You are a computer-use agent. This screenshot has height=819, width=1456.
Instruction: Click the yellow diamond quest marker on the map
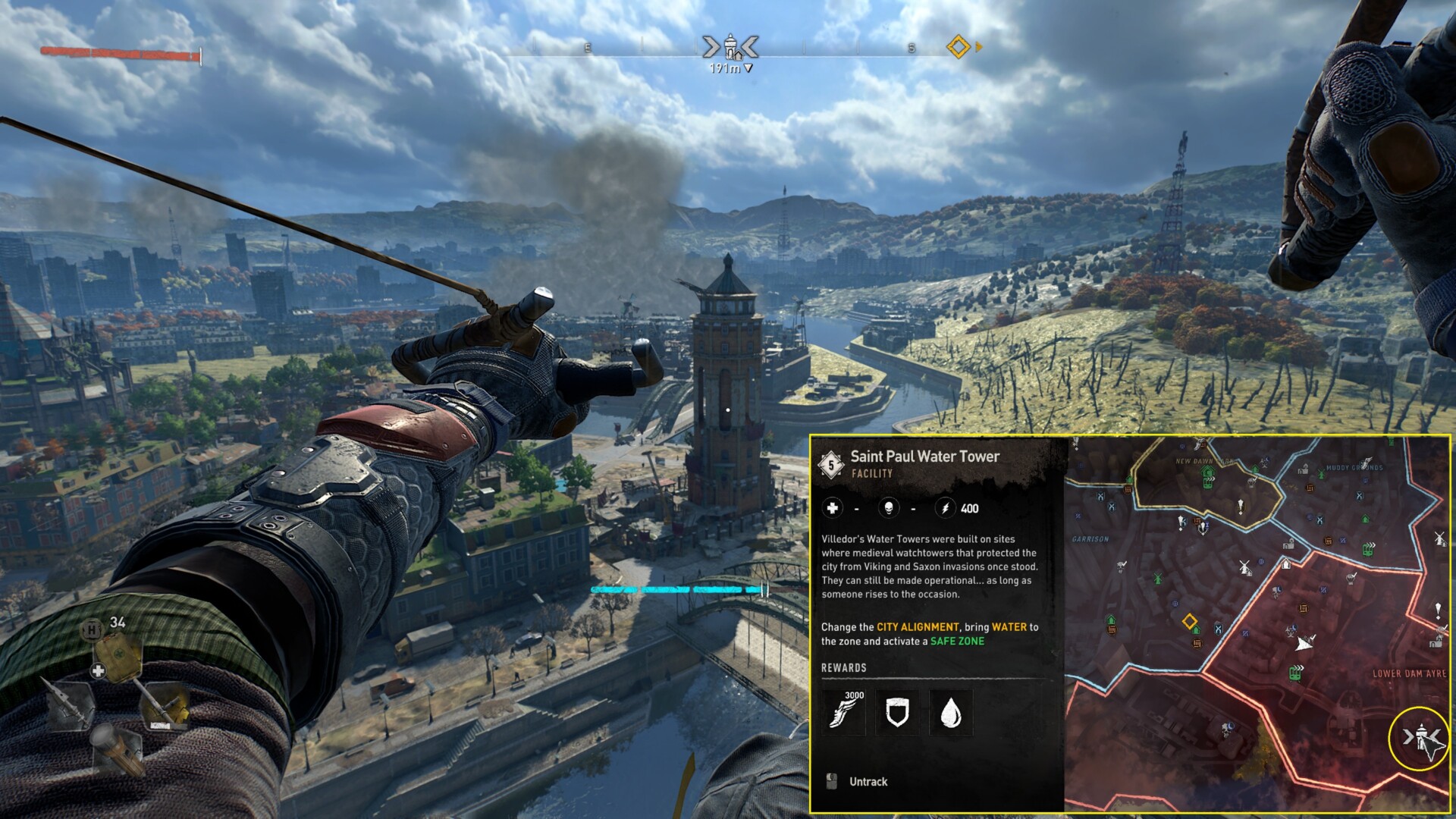(x=1189, y=623)
